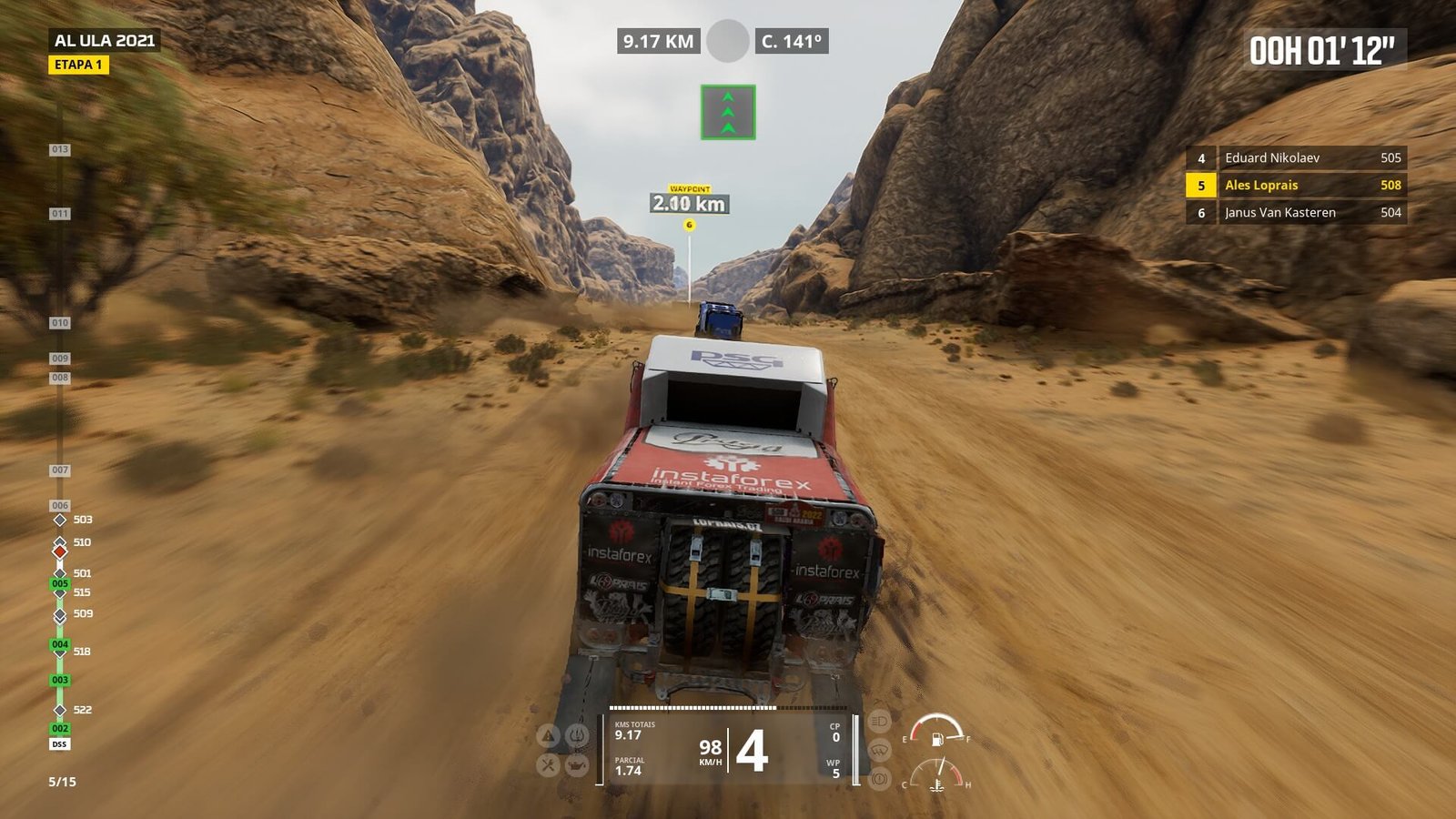Toggle the red diamond checkpoint marker near 510
The image size is (1456, 819).
[x=60, y=552]
